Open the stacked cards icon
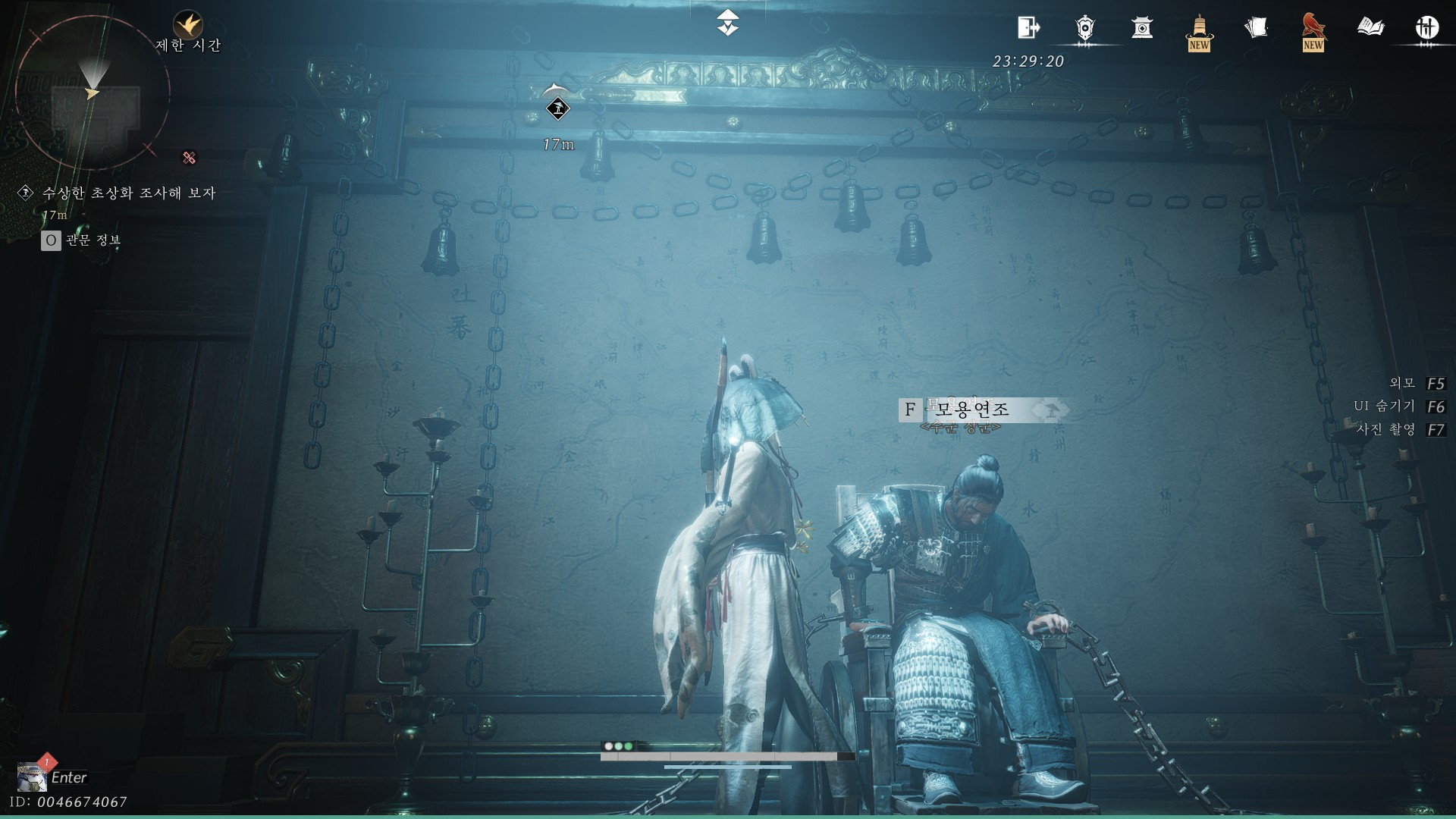Image resolution: width=1456 pixels, height=819 pixels. pos(1256,28)
